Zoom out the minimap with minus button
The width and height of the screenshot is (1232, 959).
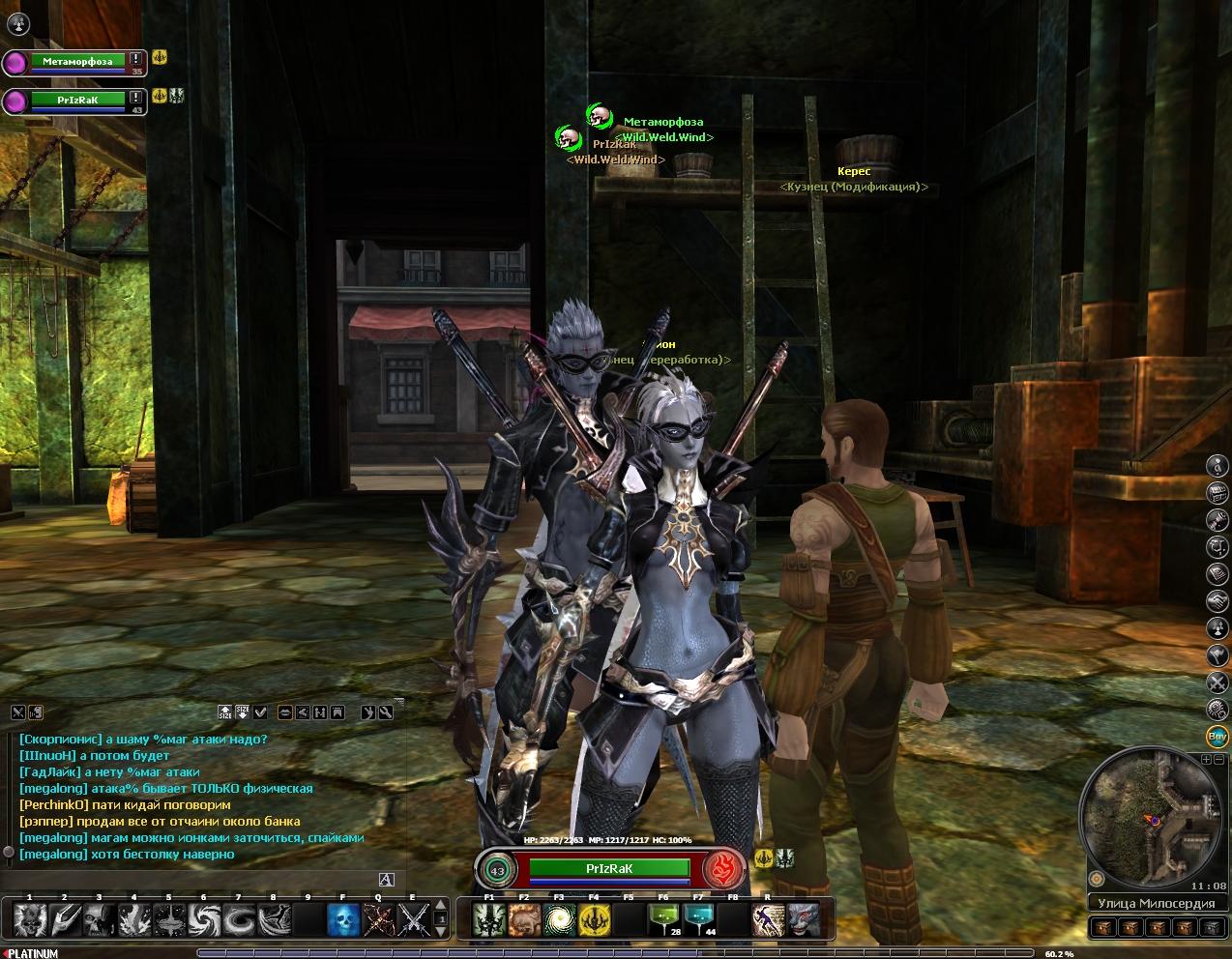tap(1219, 760)
